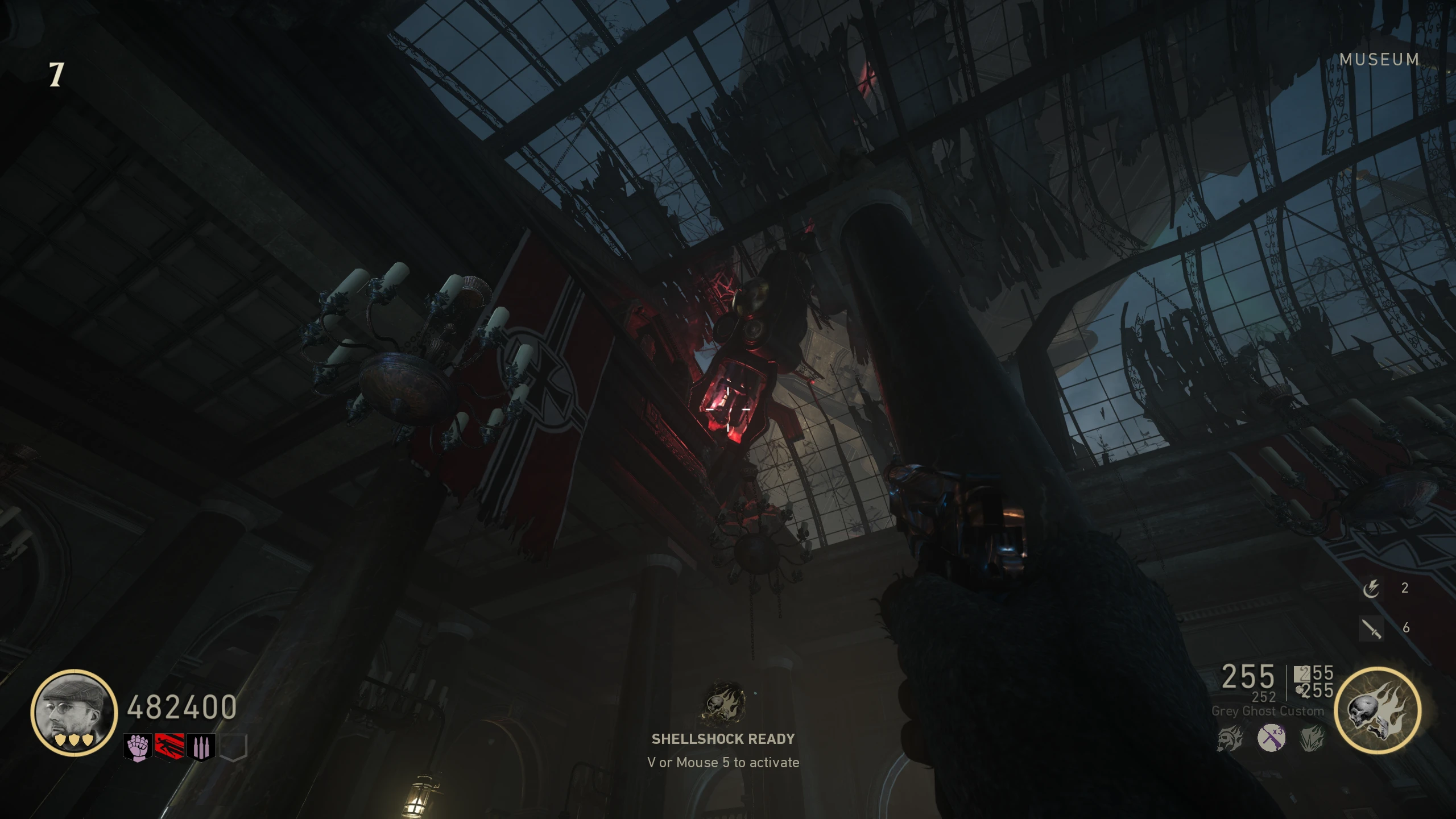Click the purple x3 weapon mod icon

(x=1271, y=739)
